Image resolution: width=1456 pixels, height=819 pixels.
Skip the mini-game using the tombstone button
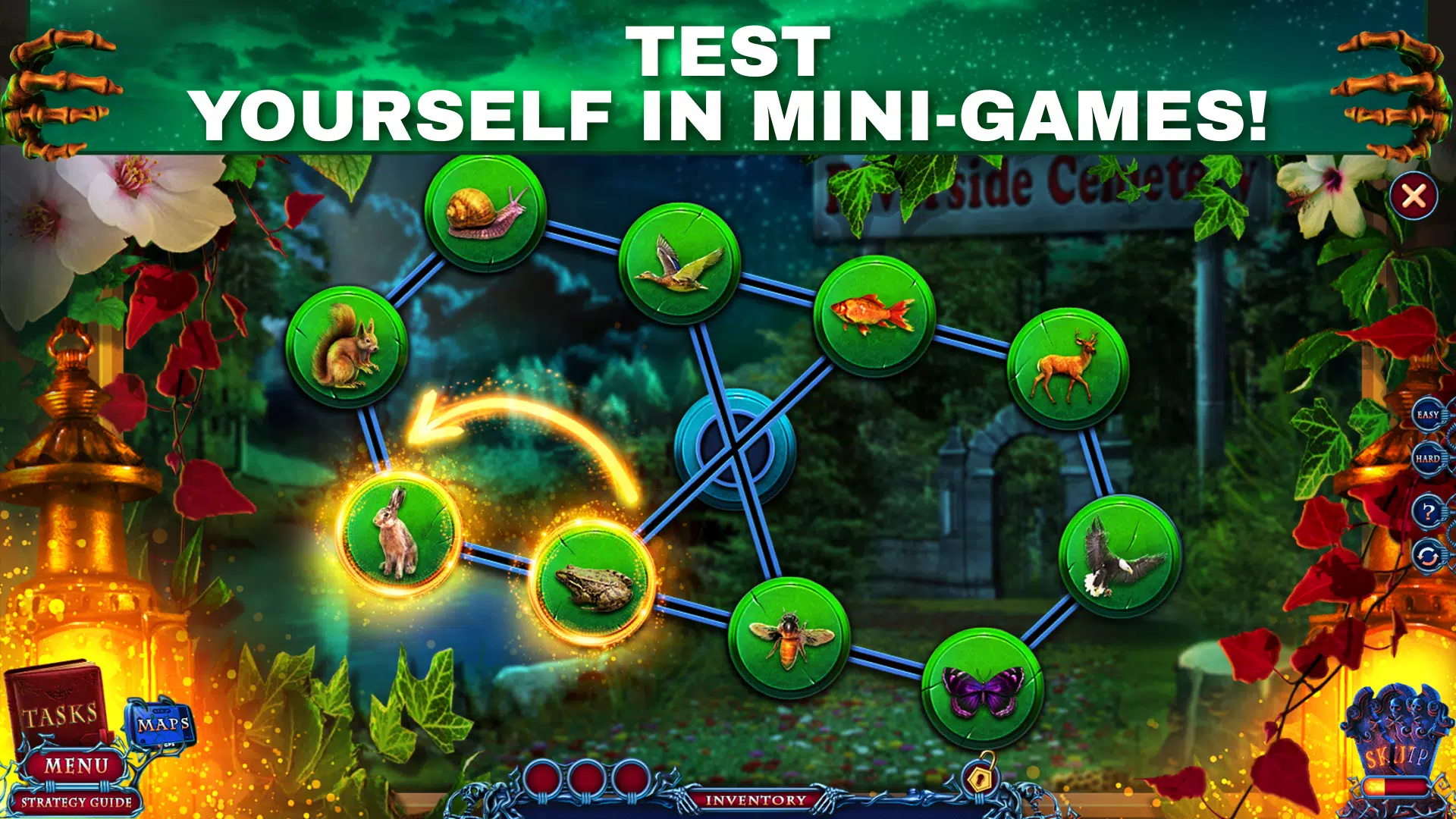(x=1397, y=751)
